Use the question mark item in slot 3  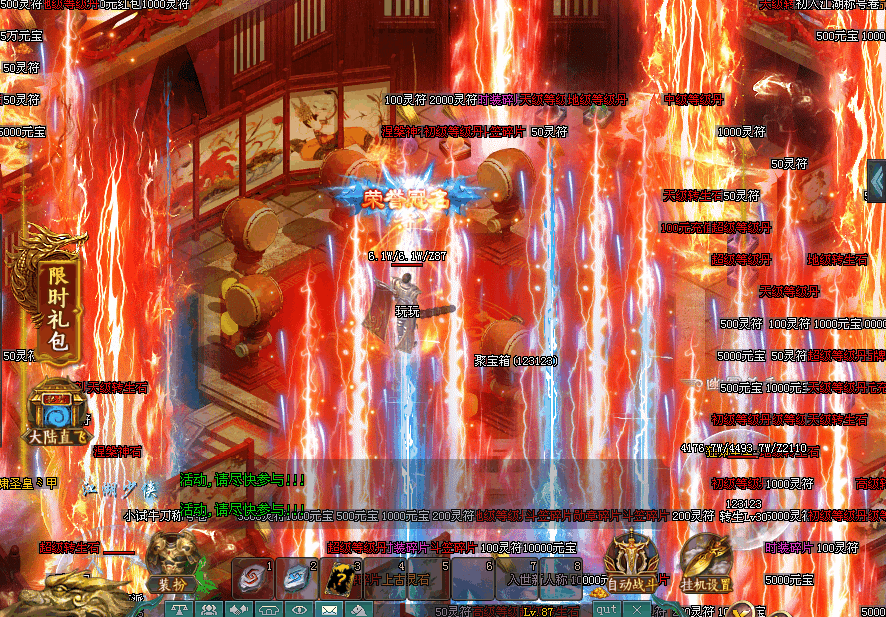click(340, 578)
